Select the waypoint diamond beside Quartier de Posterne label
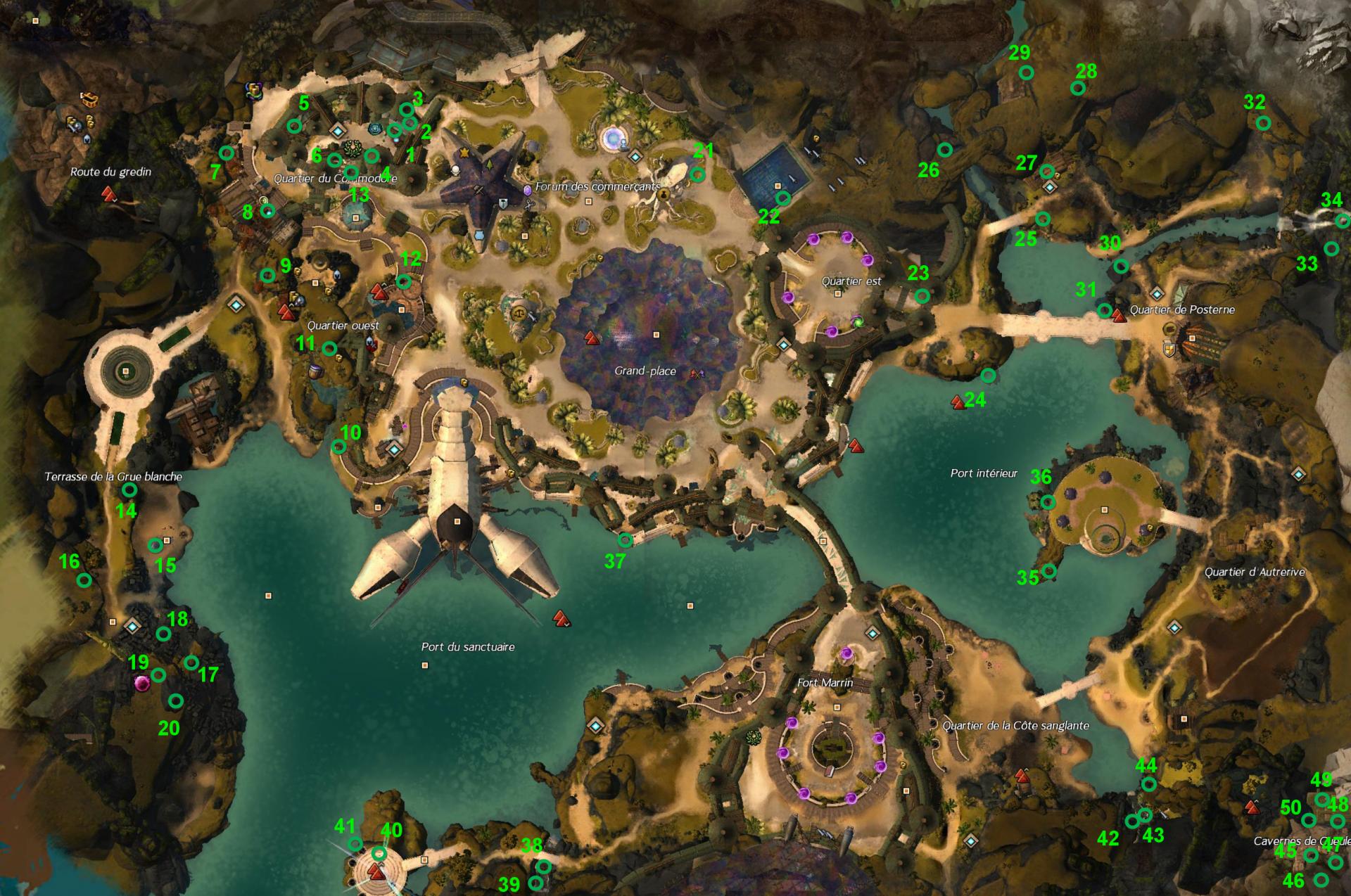Image resolution: width=1351 pixels, height=896 pixels. coord(1157,293)
